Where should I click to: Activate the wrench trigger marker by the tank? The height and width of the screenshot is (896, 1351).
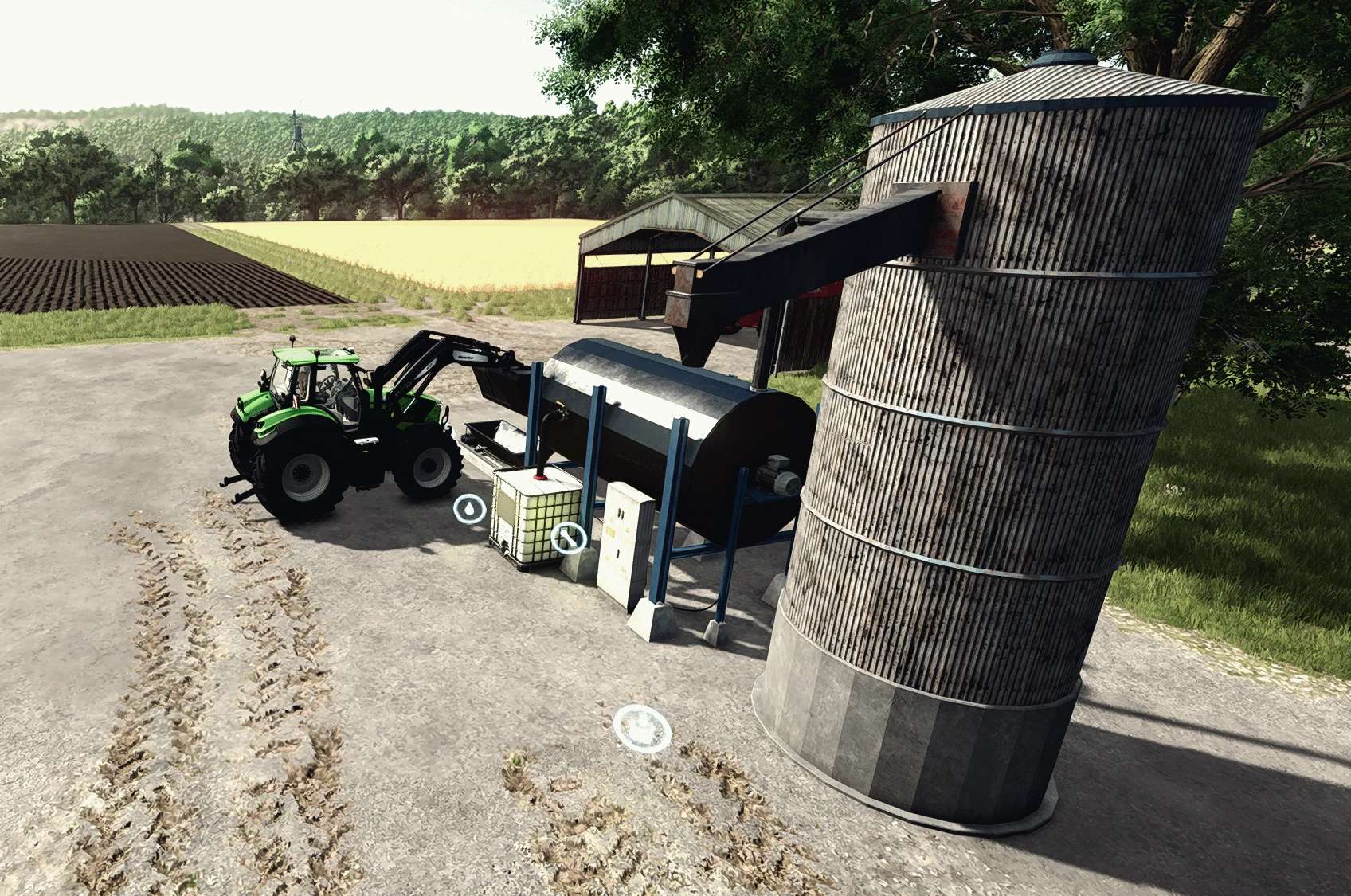pos(568,538)
